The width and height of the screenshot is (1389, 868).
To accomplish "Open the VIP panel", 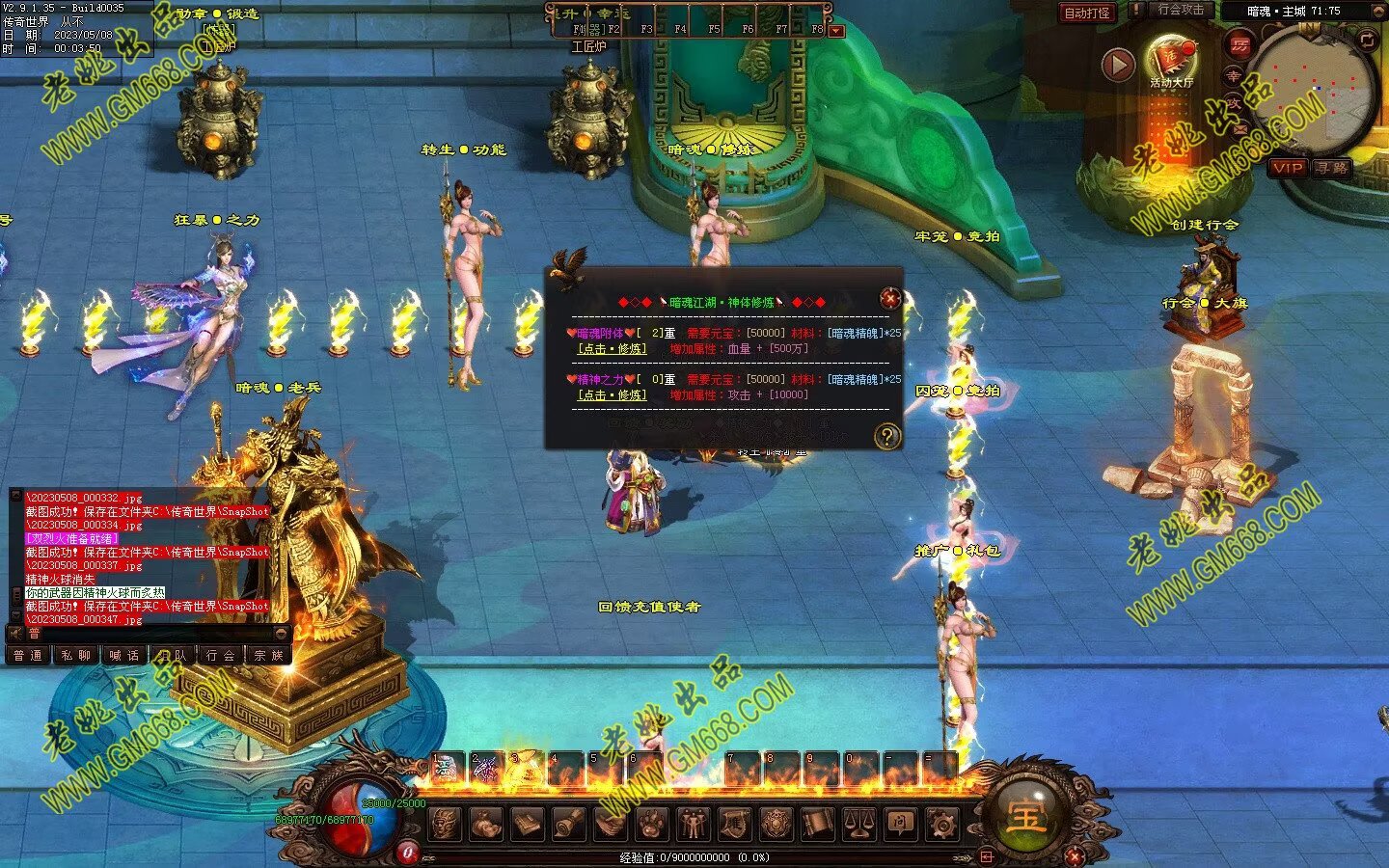I will [1288, 168].
